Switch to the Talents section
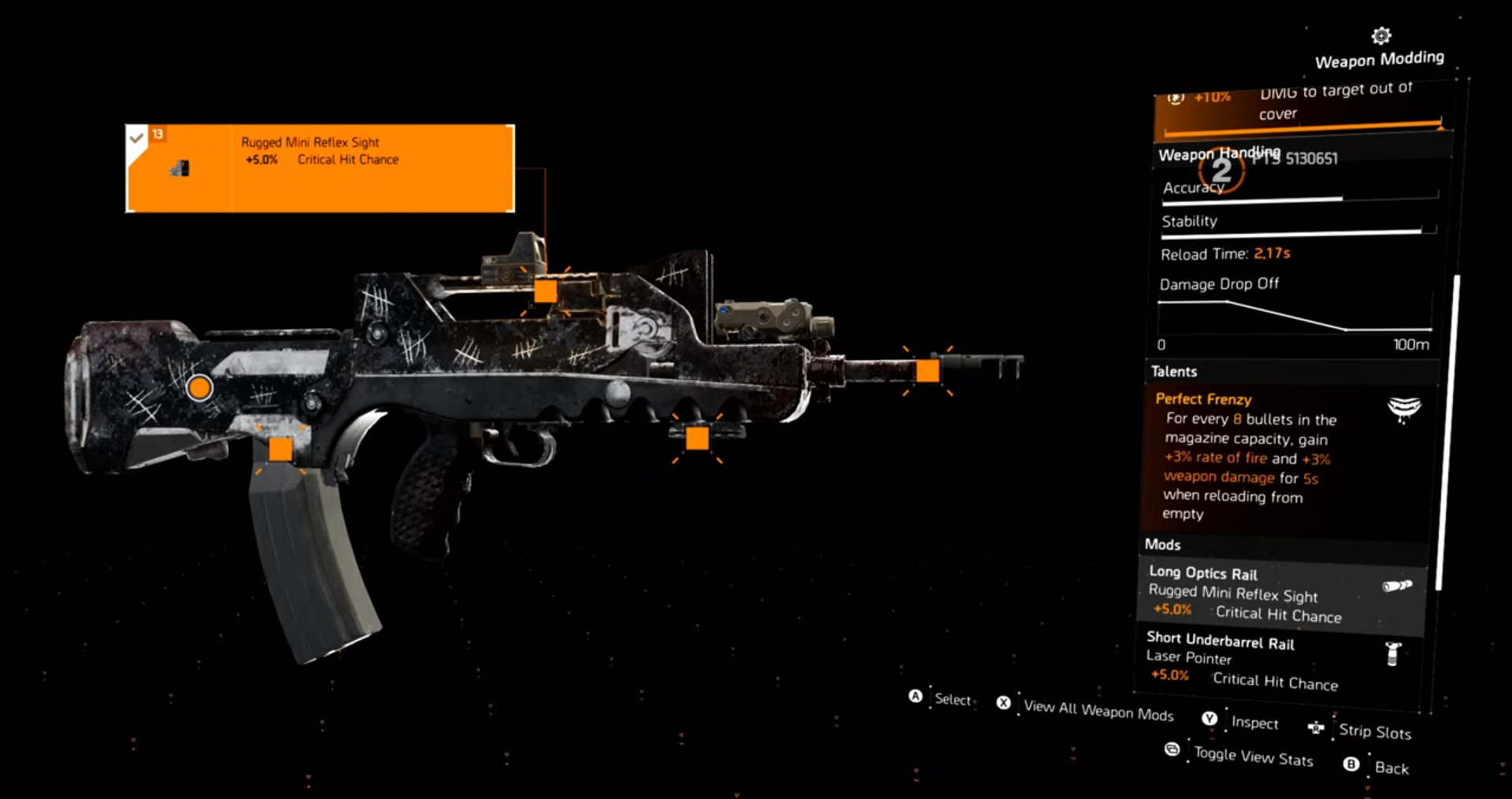Image resolution: width=1512 pixels, height=799 pixels. click(1175, 371)
